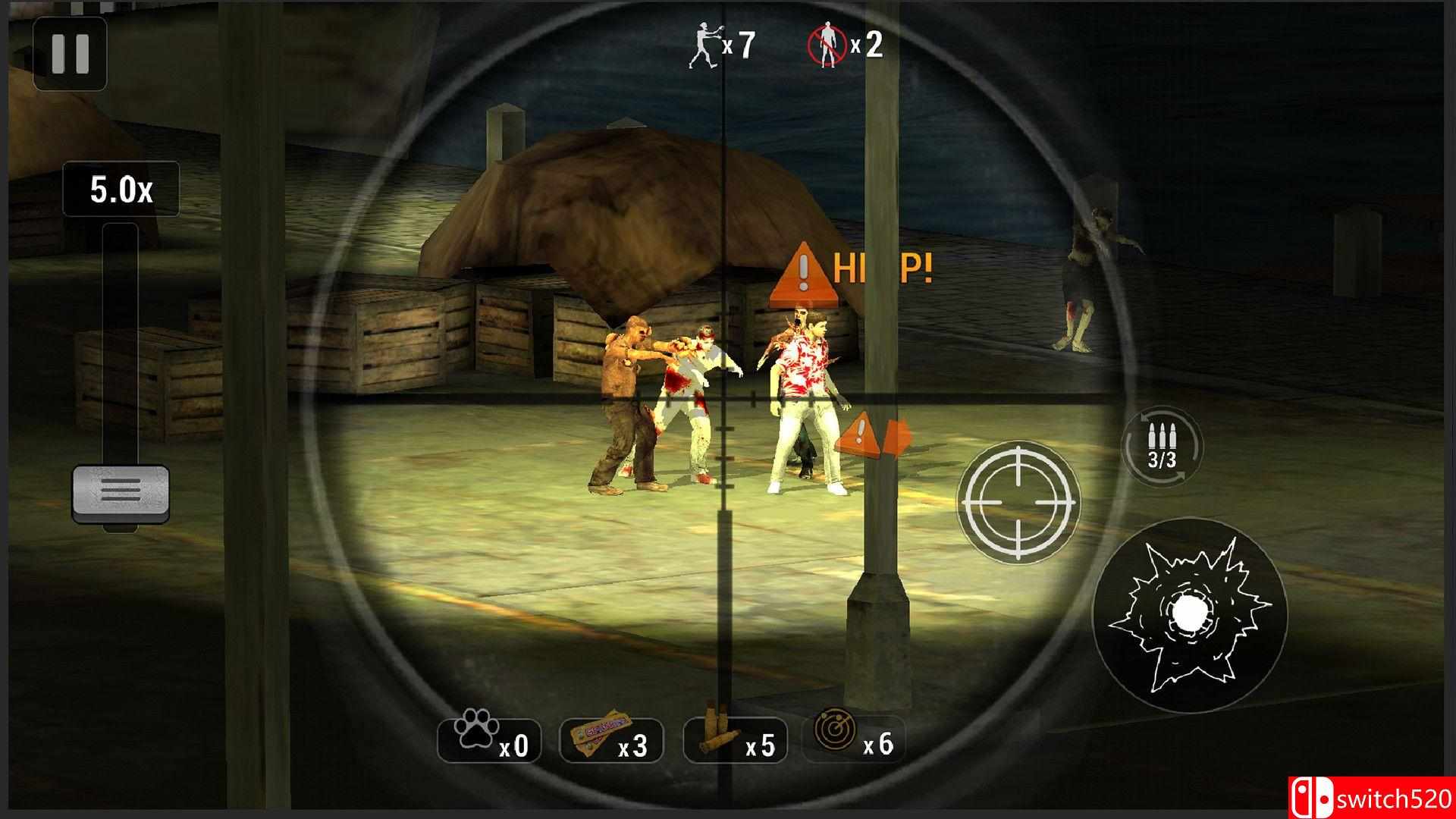The width and height of the screenshot is (1456, 819).
Task: Fire the sniper rifle with the bullet-hole button
Action: point(1188,617)
